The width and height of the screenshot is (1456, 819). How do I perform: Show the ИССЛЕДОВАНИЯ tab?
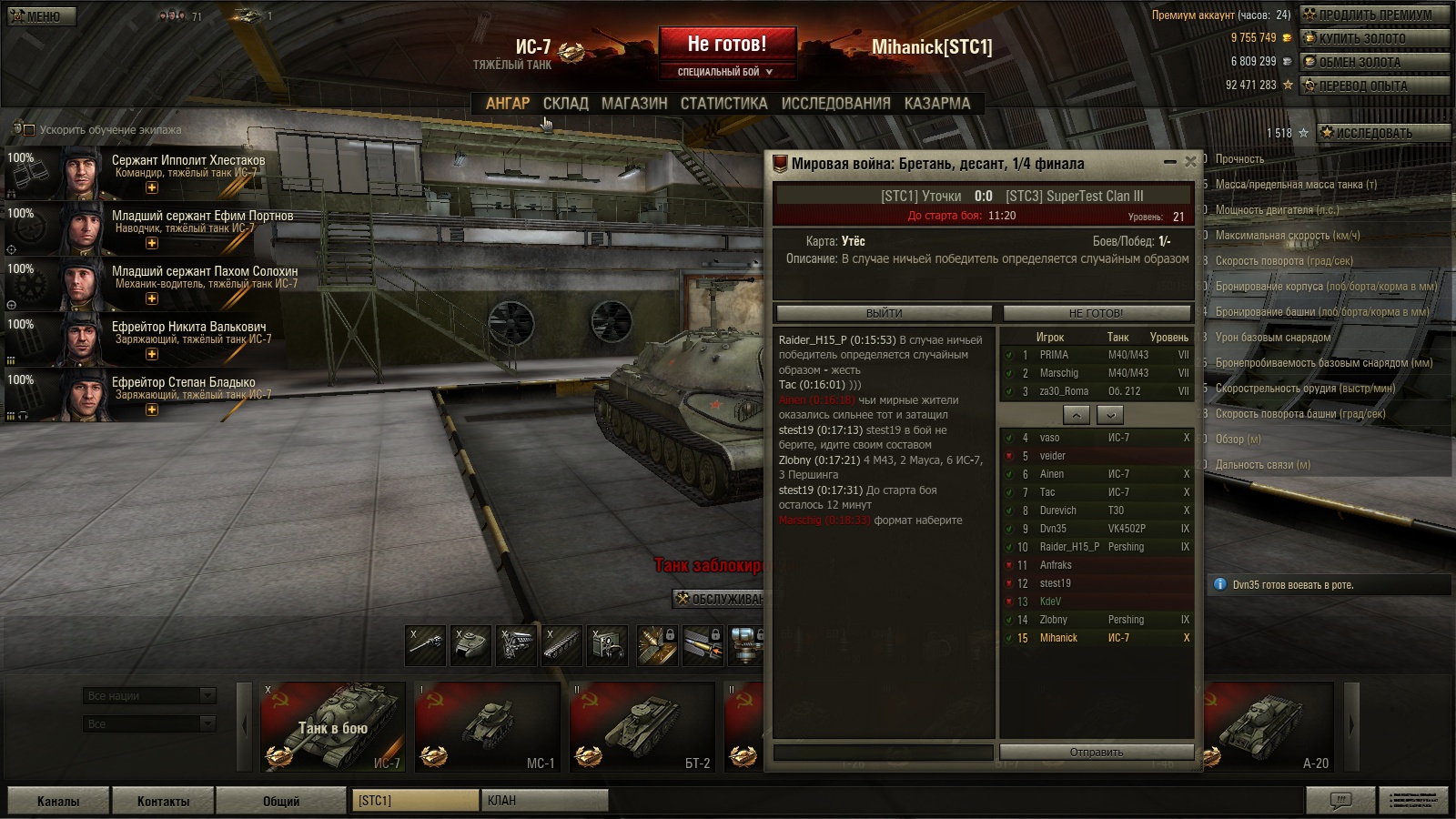tap(835, 104)
